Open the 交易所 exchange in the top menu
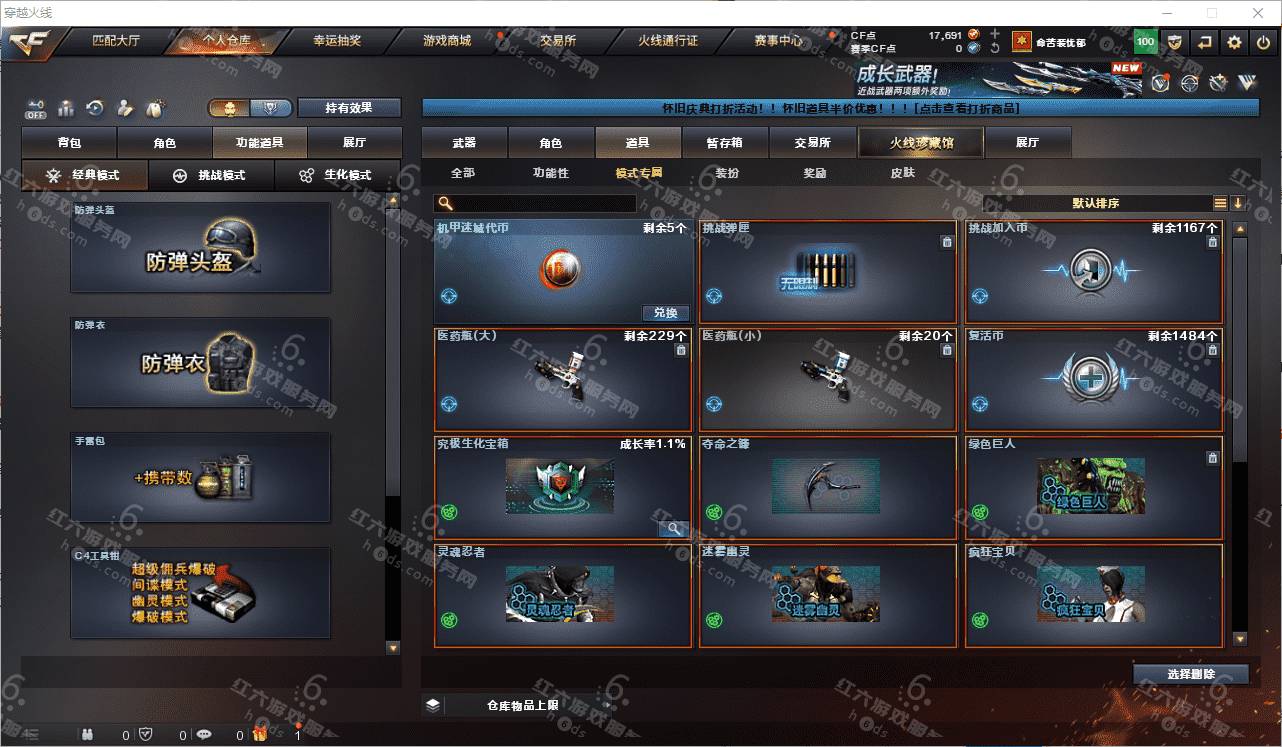This screenshot has height=747, width=1282. tap(557, 41)
